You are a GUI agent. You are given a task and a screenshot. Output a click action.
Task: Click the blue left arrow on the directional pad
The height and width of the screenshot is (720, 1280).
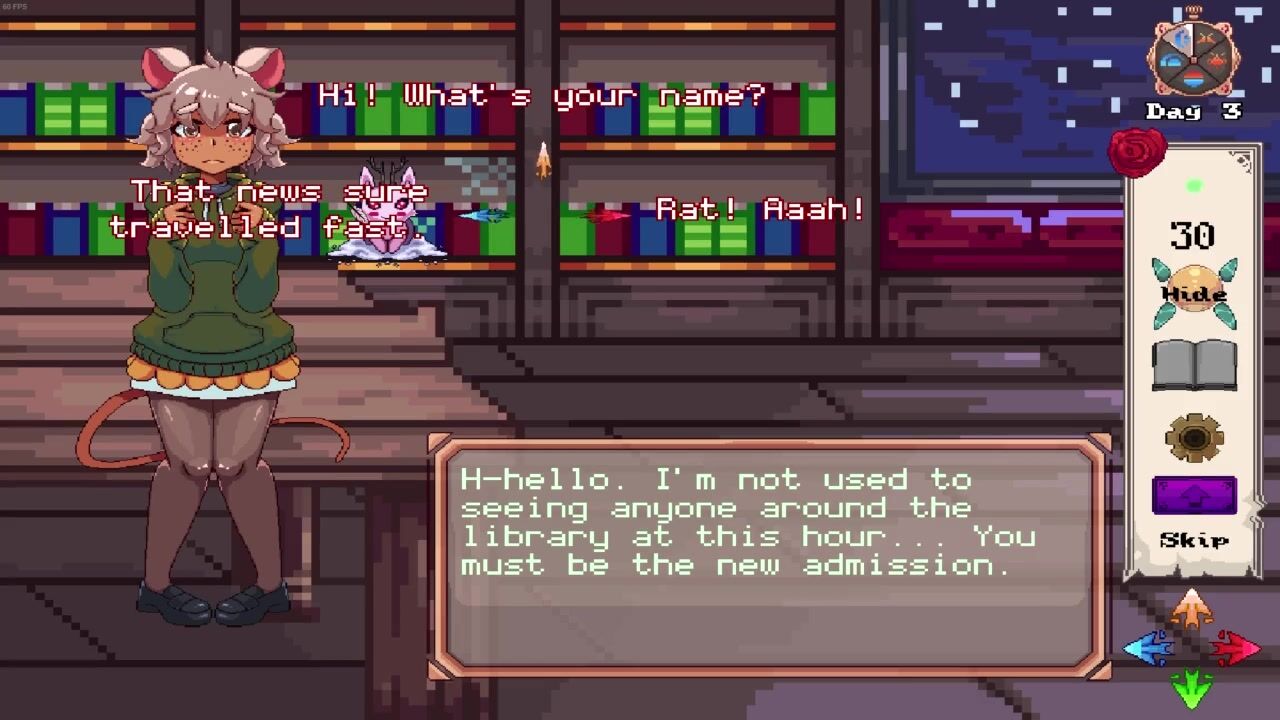coord(1148,649)
